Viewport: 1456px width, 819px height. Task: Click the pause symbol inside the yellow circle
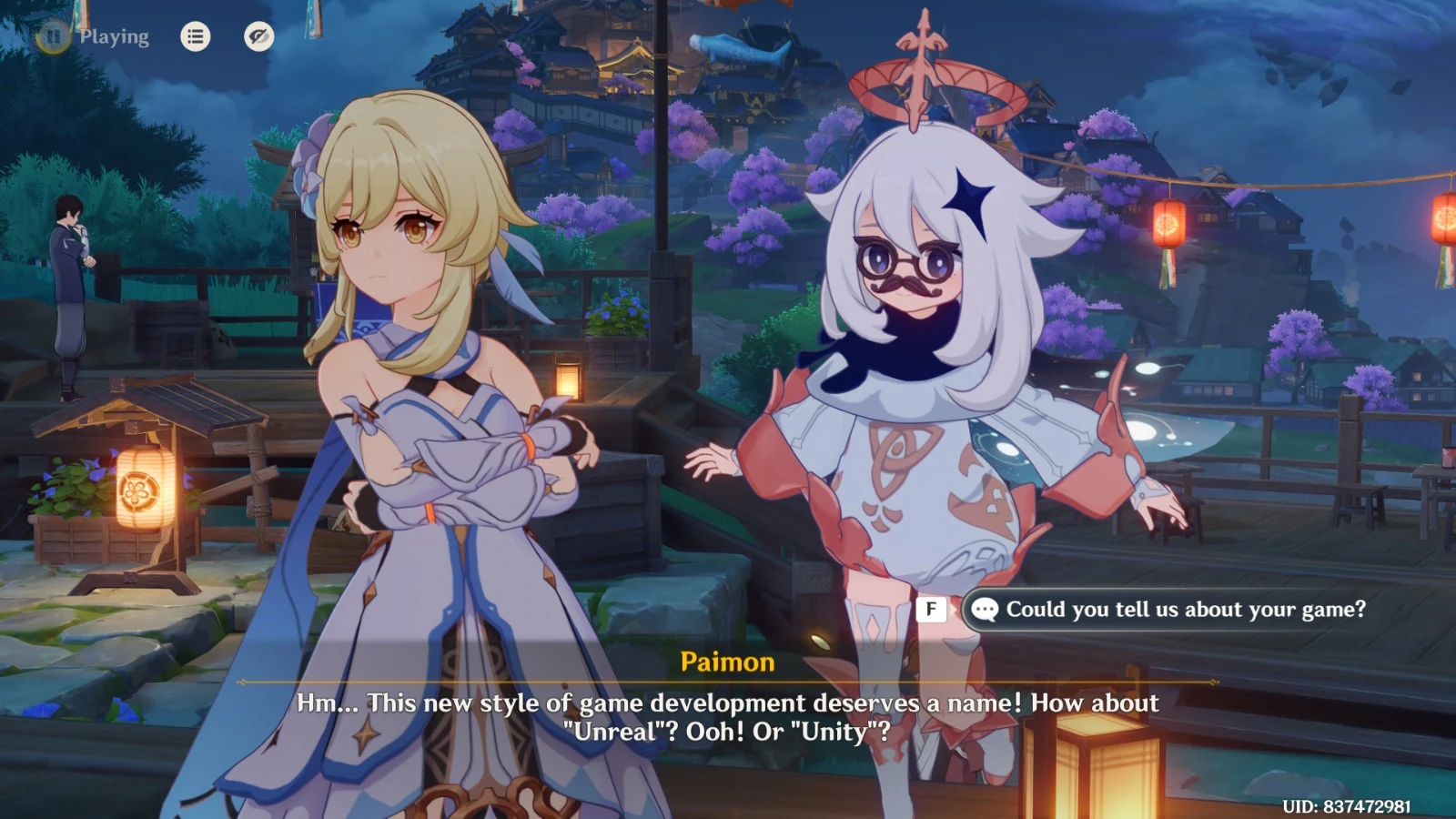[x=52, y=37]
